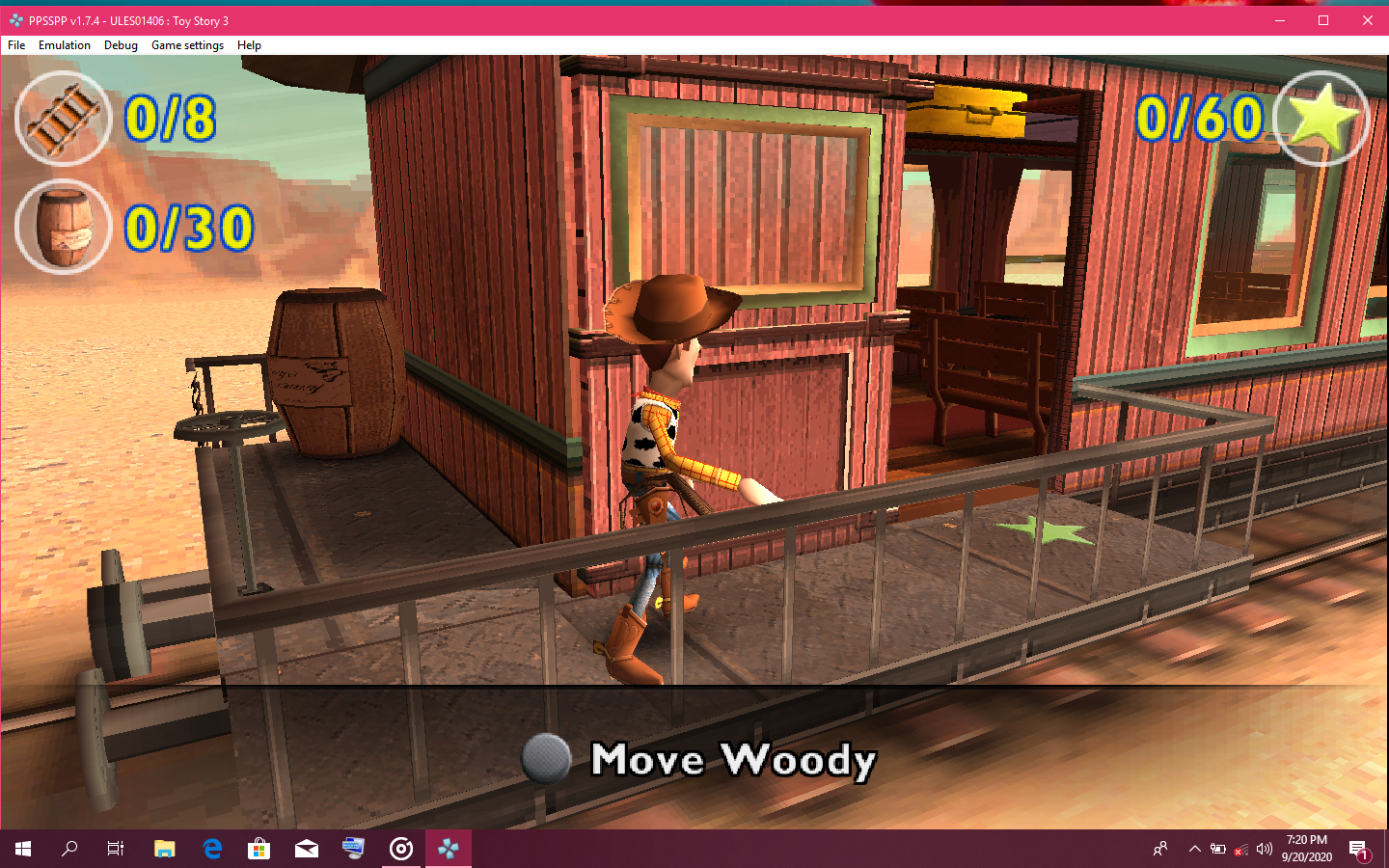Open File Explorer from the taskbar

(164, 849)
